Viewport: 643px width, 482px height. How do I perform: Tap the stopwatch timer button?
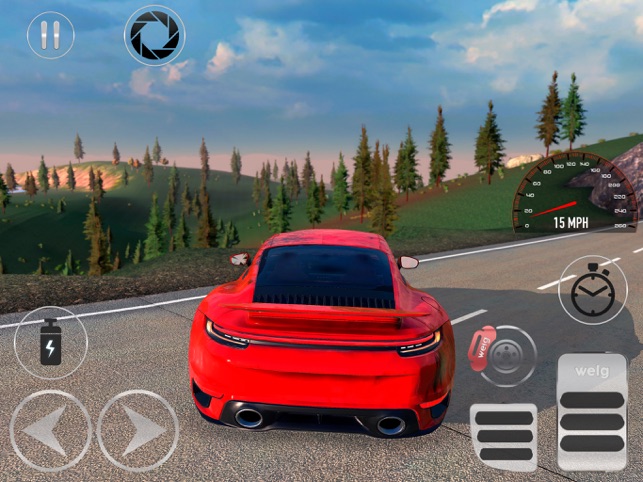tap(593, 290)
